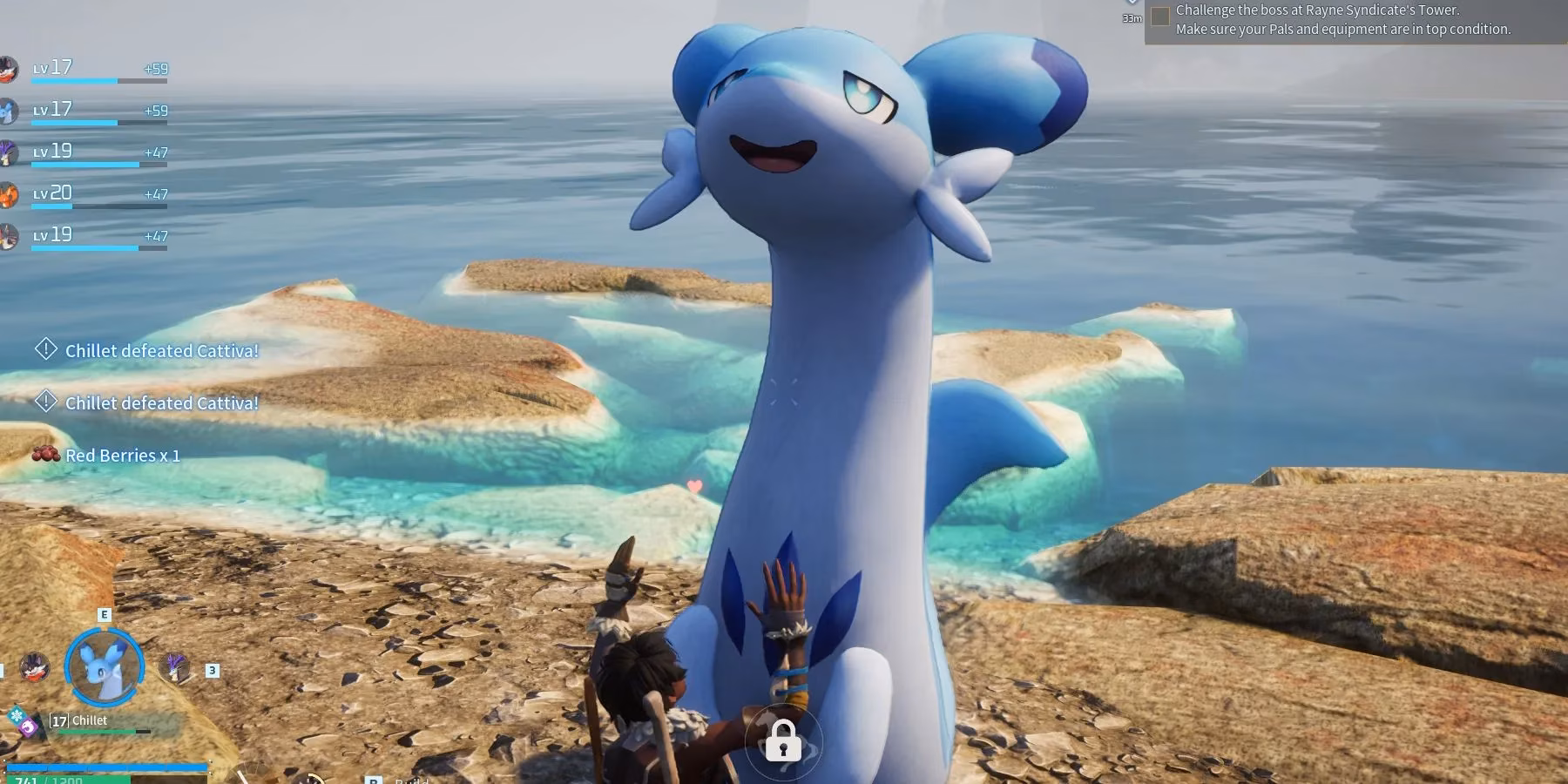
Task: Choose the purple-plumed pal right of Chillet's ring
Action: point(176,668)
